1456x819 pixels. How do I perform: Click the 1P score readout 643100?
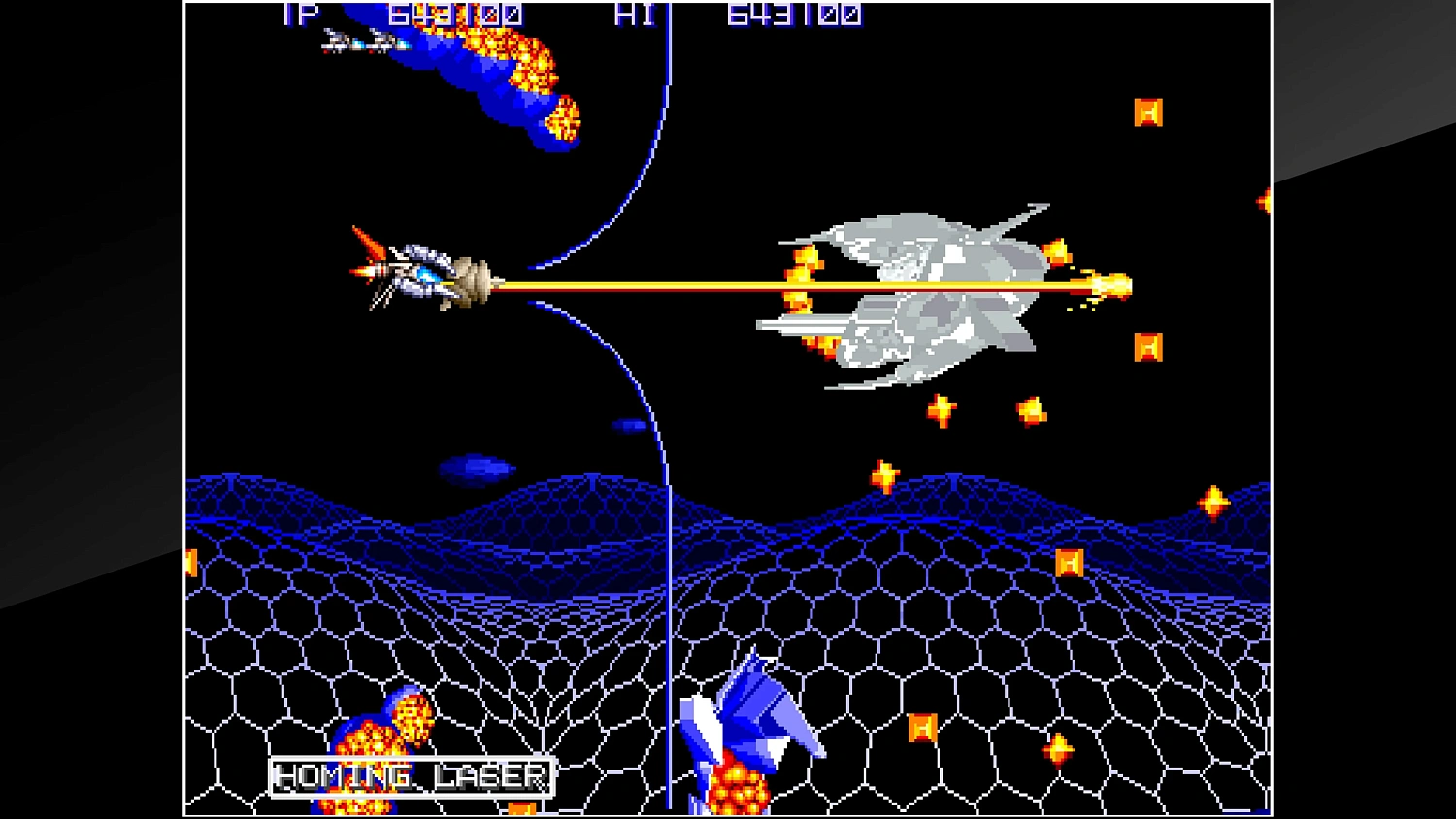point(452,16)
